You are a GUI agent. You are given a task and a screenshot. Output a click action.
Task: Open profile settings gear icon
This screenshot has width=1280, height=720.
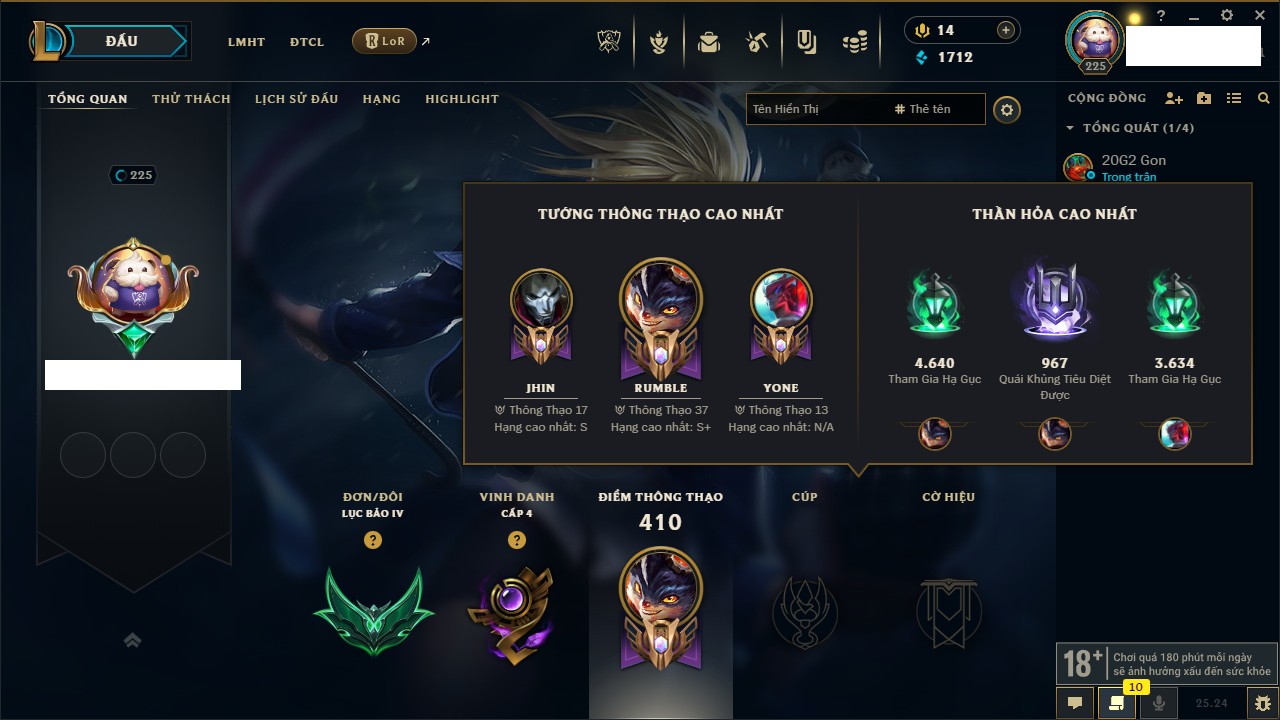[x=1007, y=109]
